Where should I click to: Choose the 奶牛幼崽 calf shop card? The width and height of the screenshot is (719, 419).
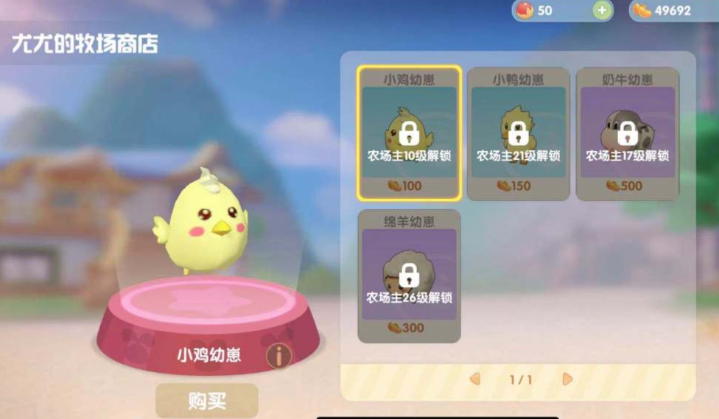tap(627, 133)
